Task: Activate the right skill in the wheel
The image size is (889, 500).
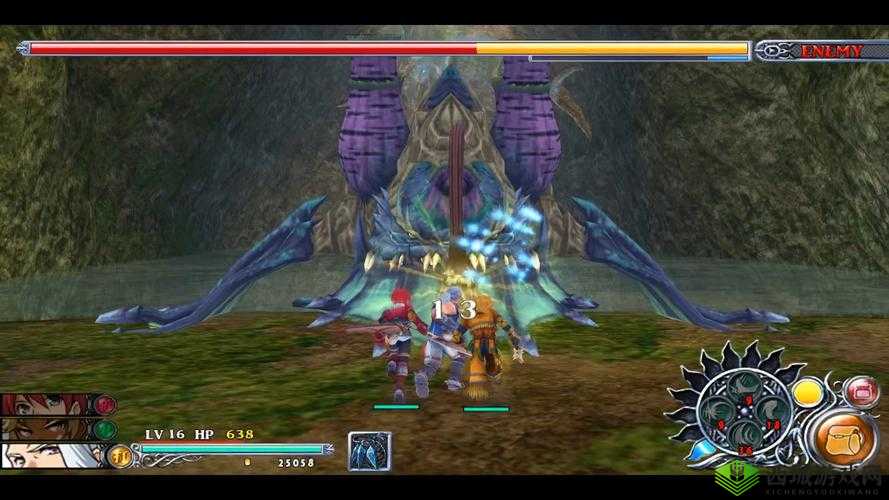Action: coord(772,412)
